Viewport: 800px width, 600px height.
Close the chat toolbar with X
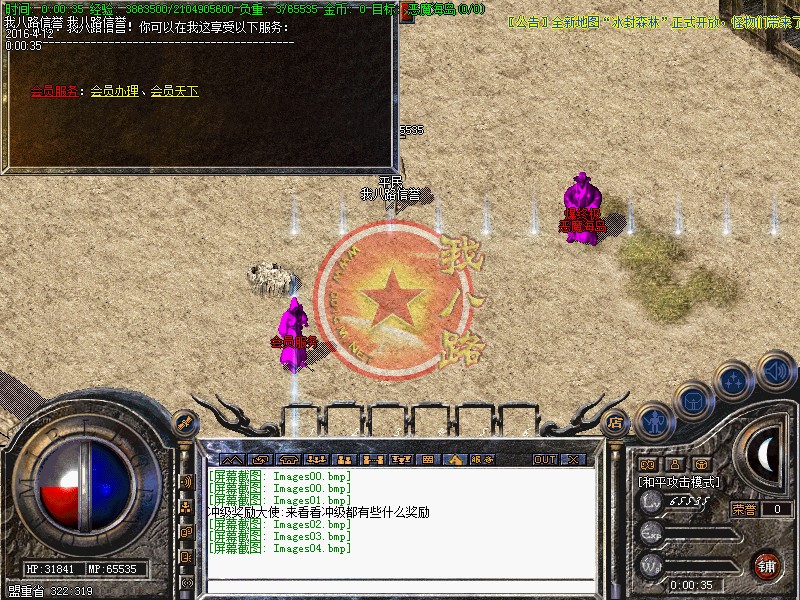pyautogui.click(x=572, y=459)
